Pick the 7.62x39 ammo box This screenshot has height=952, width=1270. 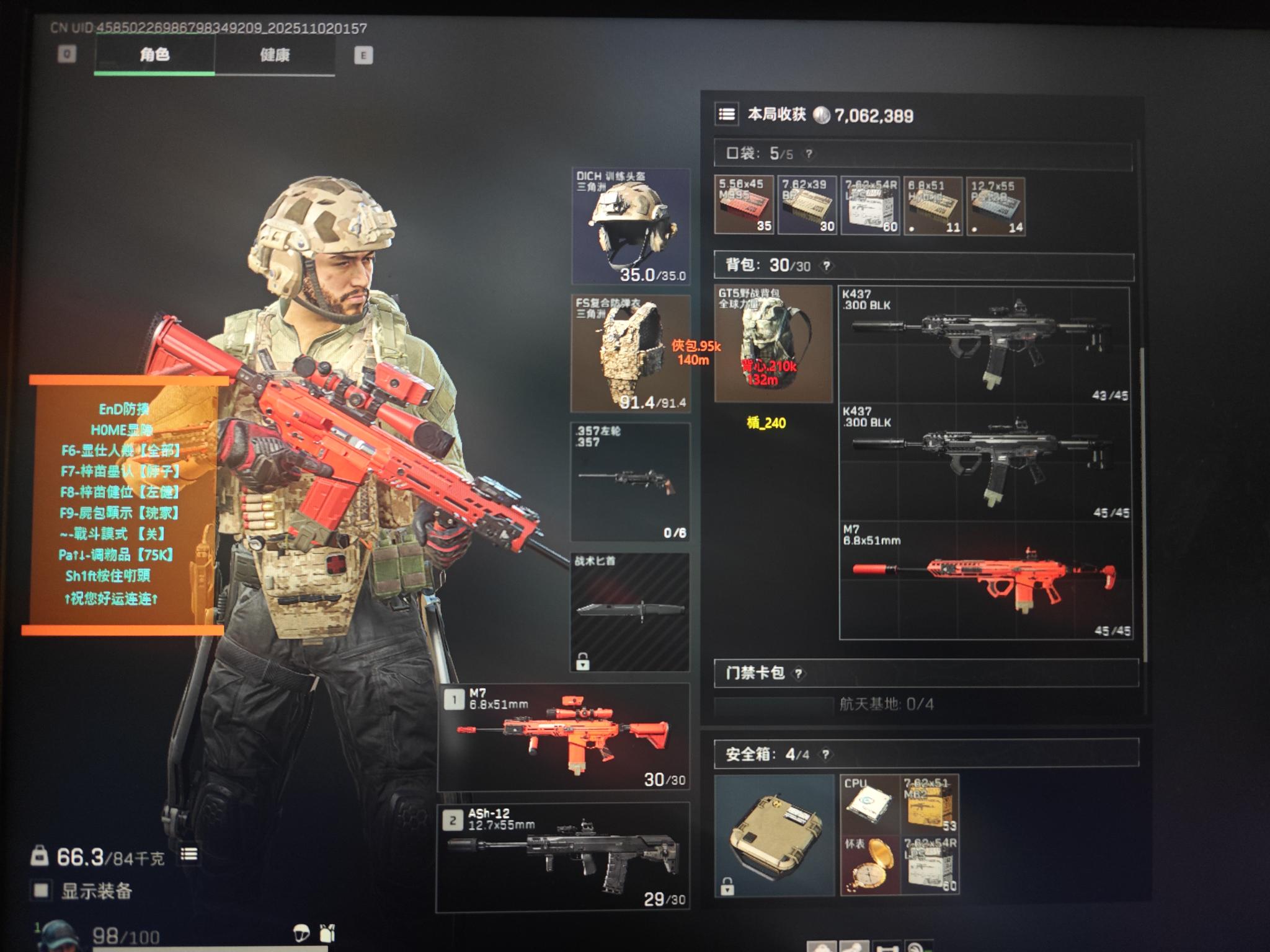[x=807, y=205]
